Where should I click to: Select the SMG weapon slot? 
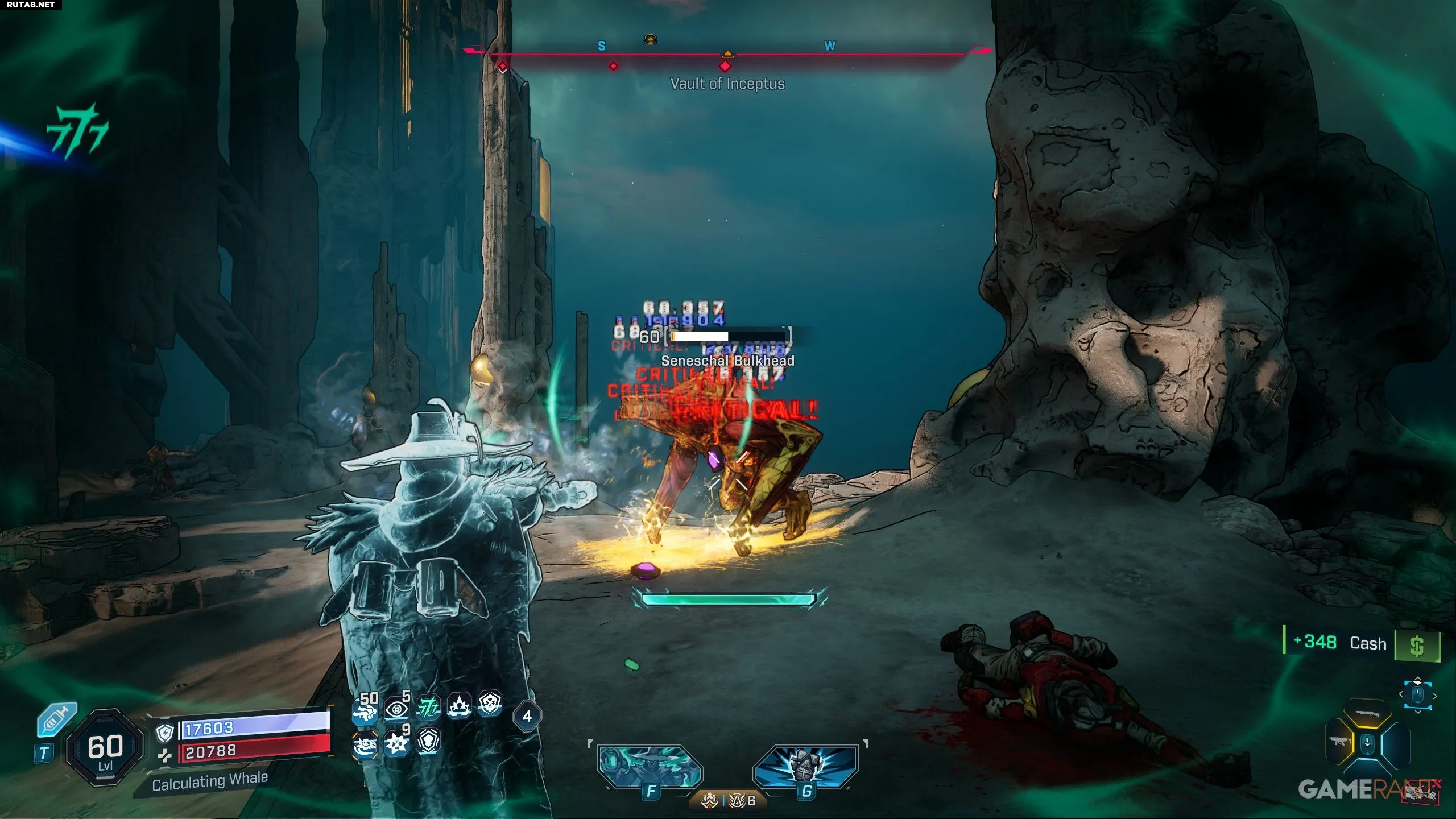(1338, 743)
